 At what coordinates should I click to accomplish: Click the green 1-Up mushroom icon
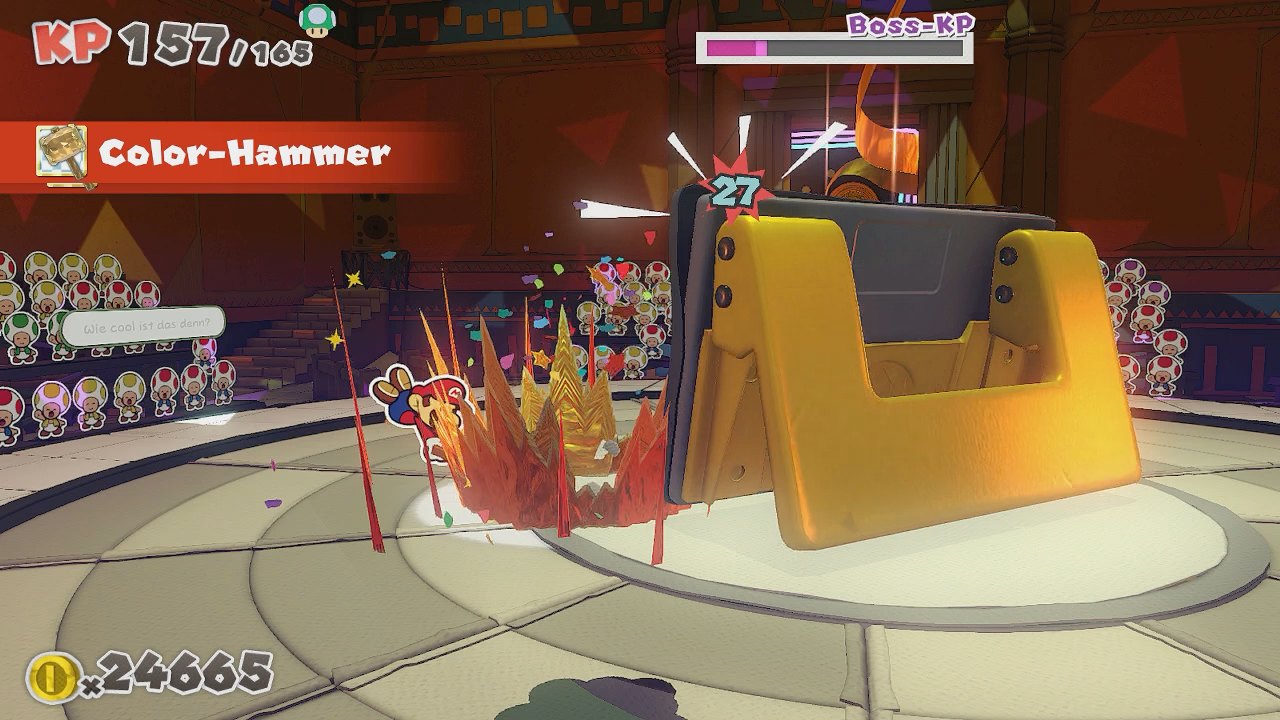click(317, 19)
